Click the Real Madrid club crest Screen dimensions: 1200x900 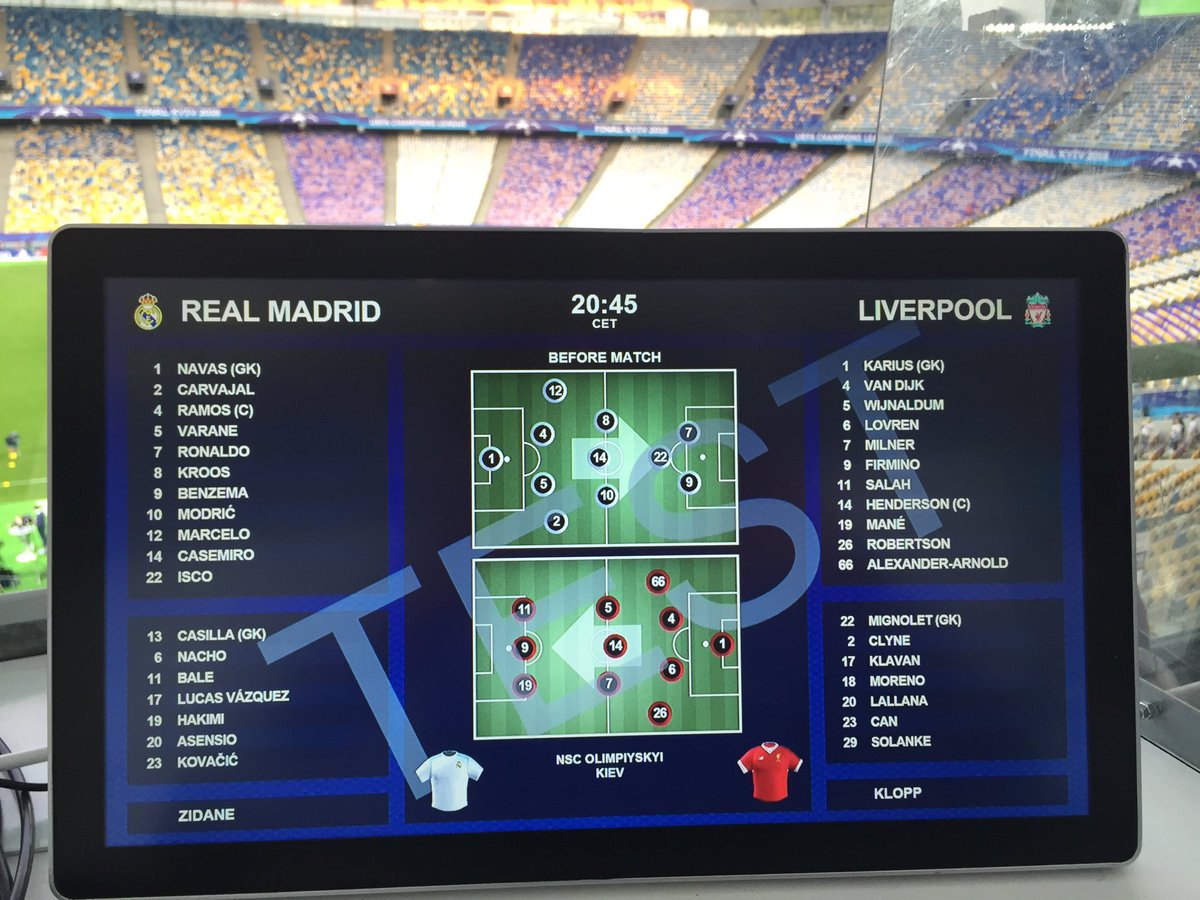[148, 311]
